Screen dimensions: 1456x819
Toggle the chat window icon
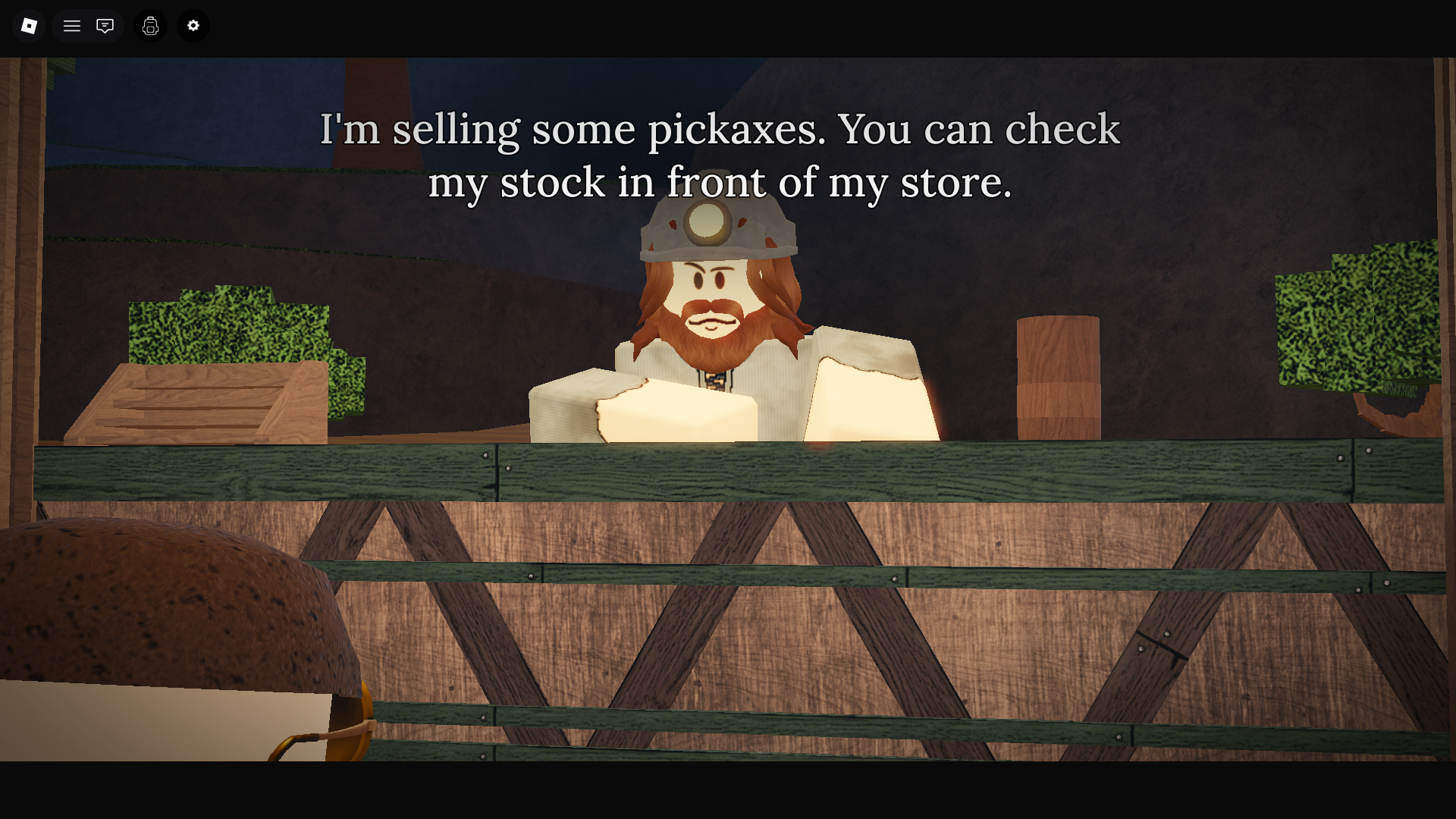pos(105,26)
